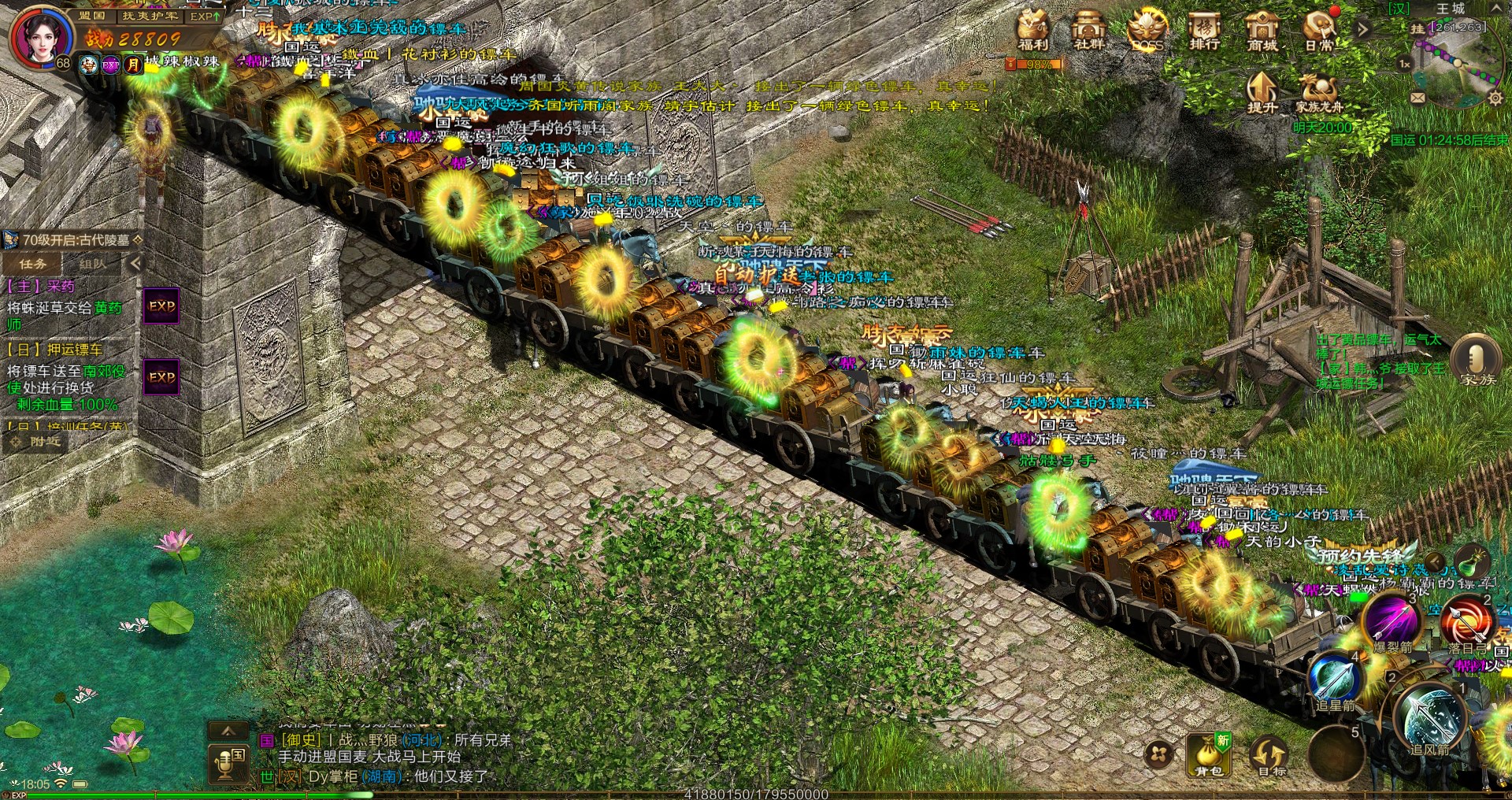Open the 福利 welfare menu

(1032, 31)
